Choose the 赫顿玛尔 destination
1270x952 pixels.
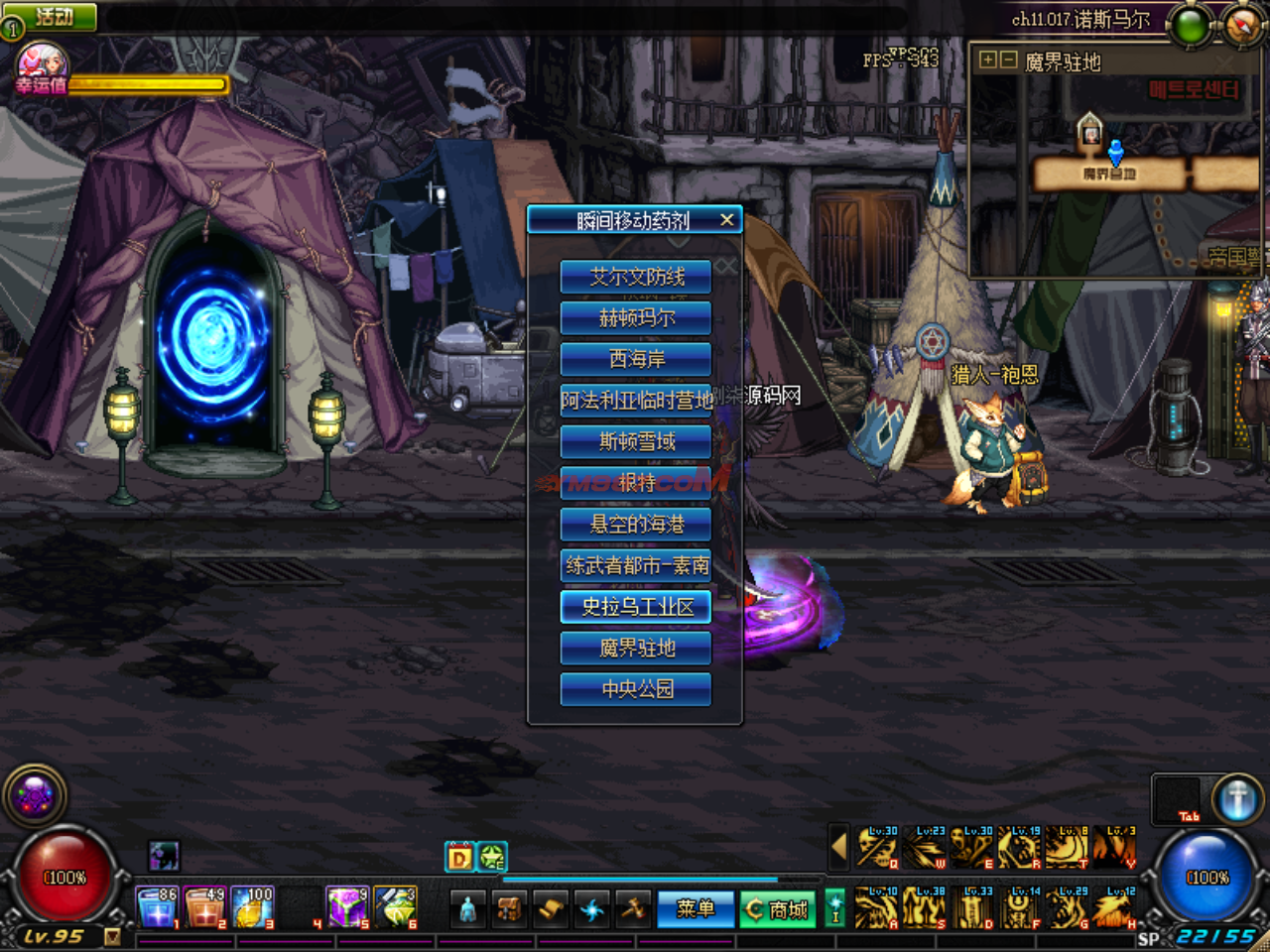(x=636, y=318)
